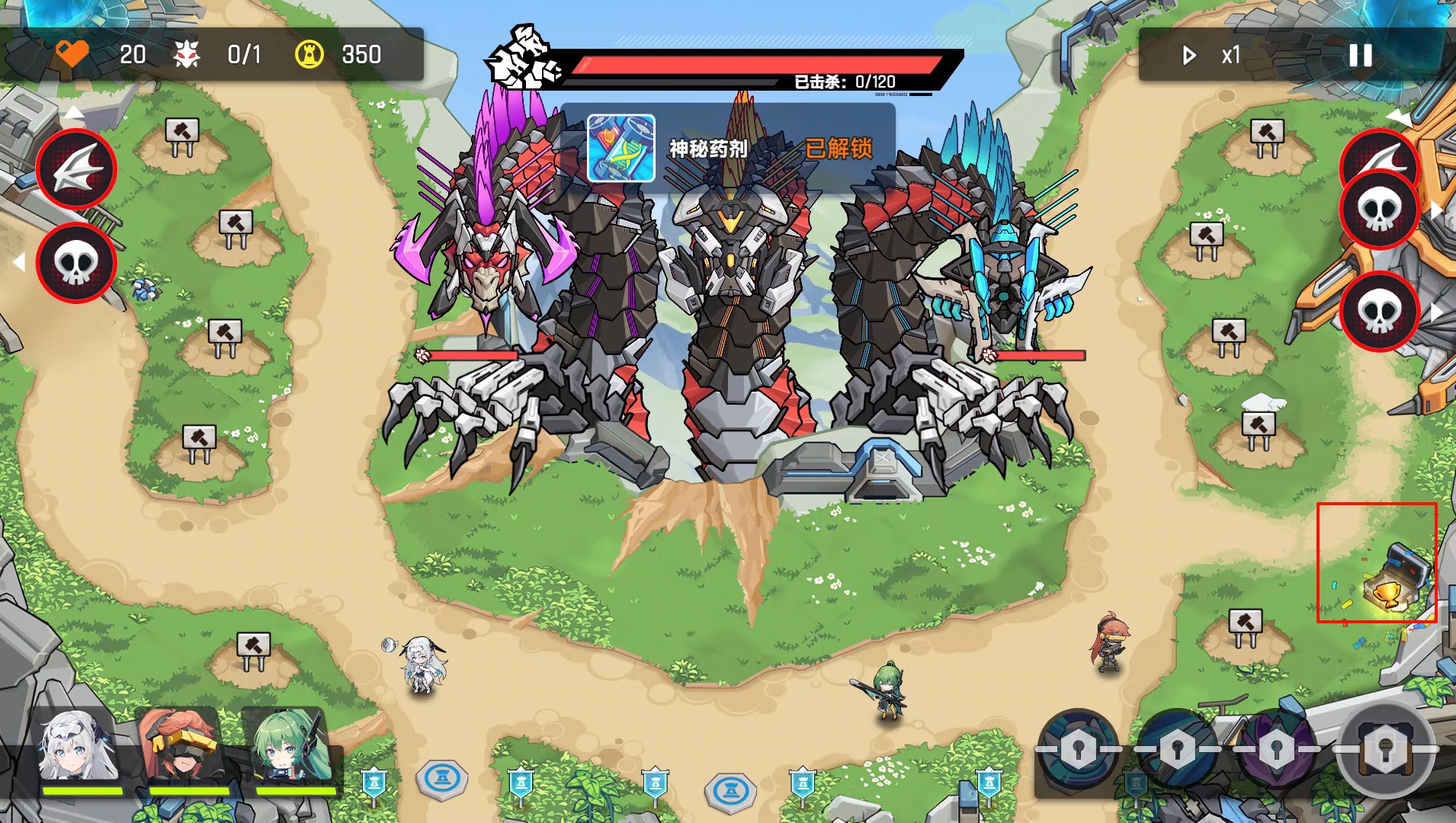Tap the Mystery Potion unlocked icon
The height and width of the screenshot is (823, 1456).
pos(621,149)
